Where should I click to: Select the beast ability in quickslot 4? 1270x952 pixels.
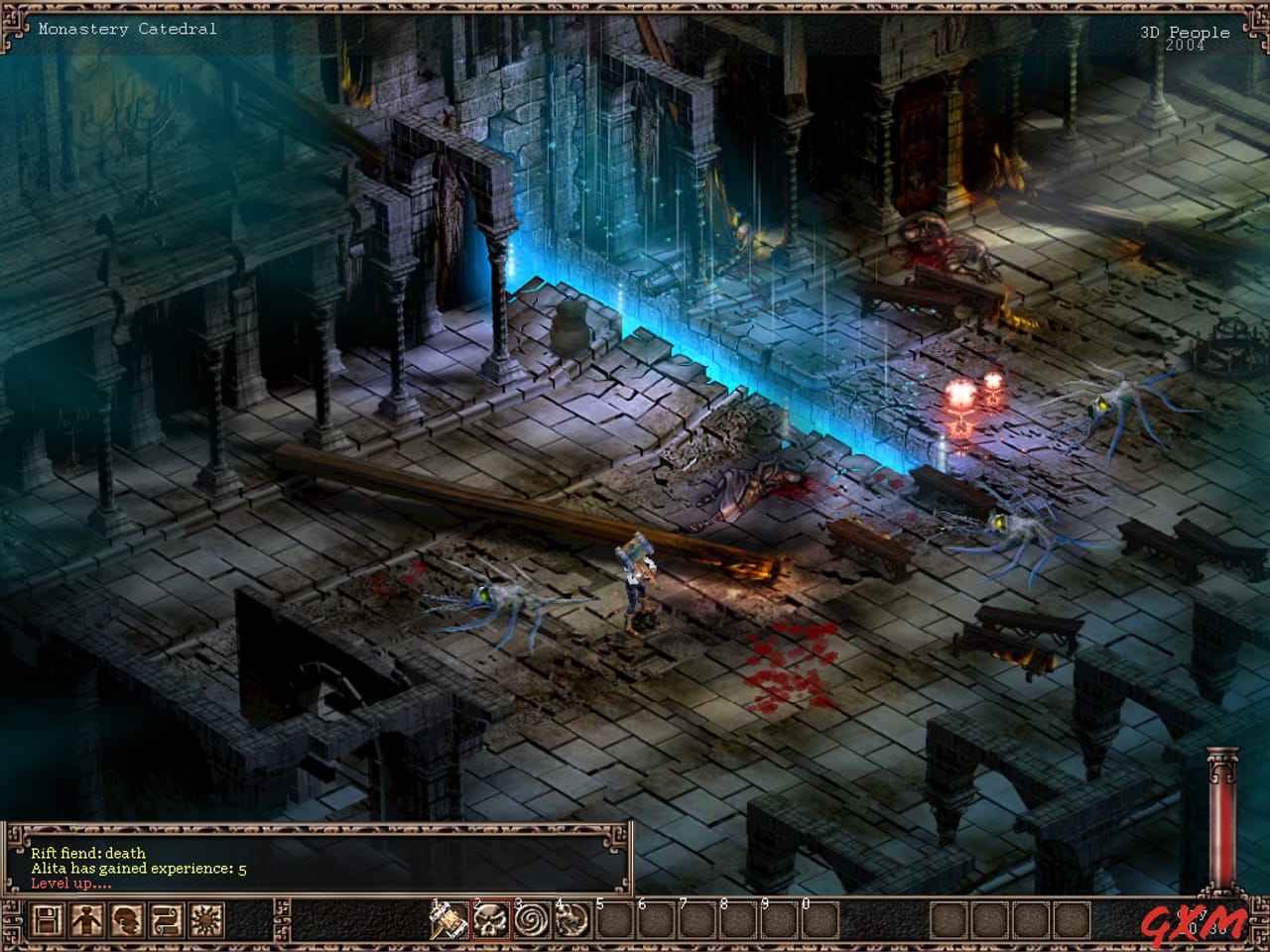click(x=575, y=920)
